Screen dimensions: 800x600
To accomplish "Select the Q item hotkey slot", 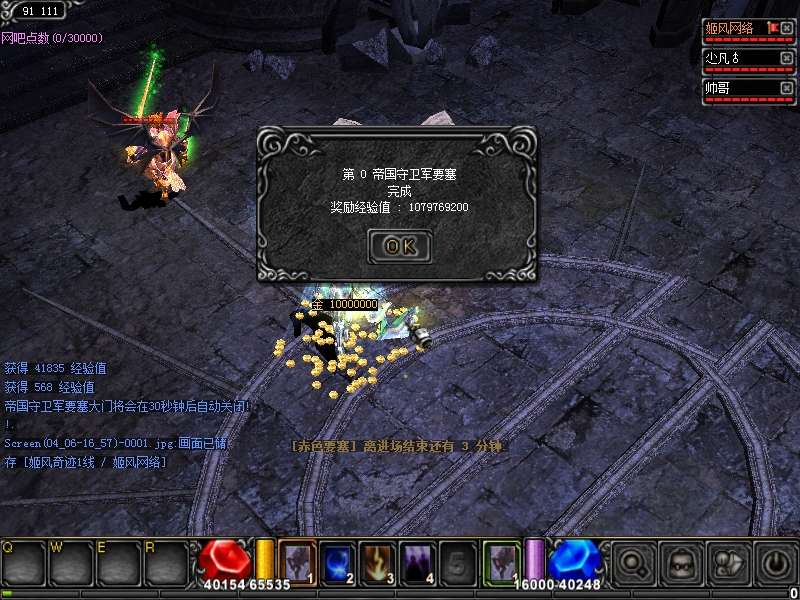I will (x=22, y=563).
